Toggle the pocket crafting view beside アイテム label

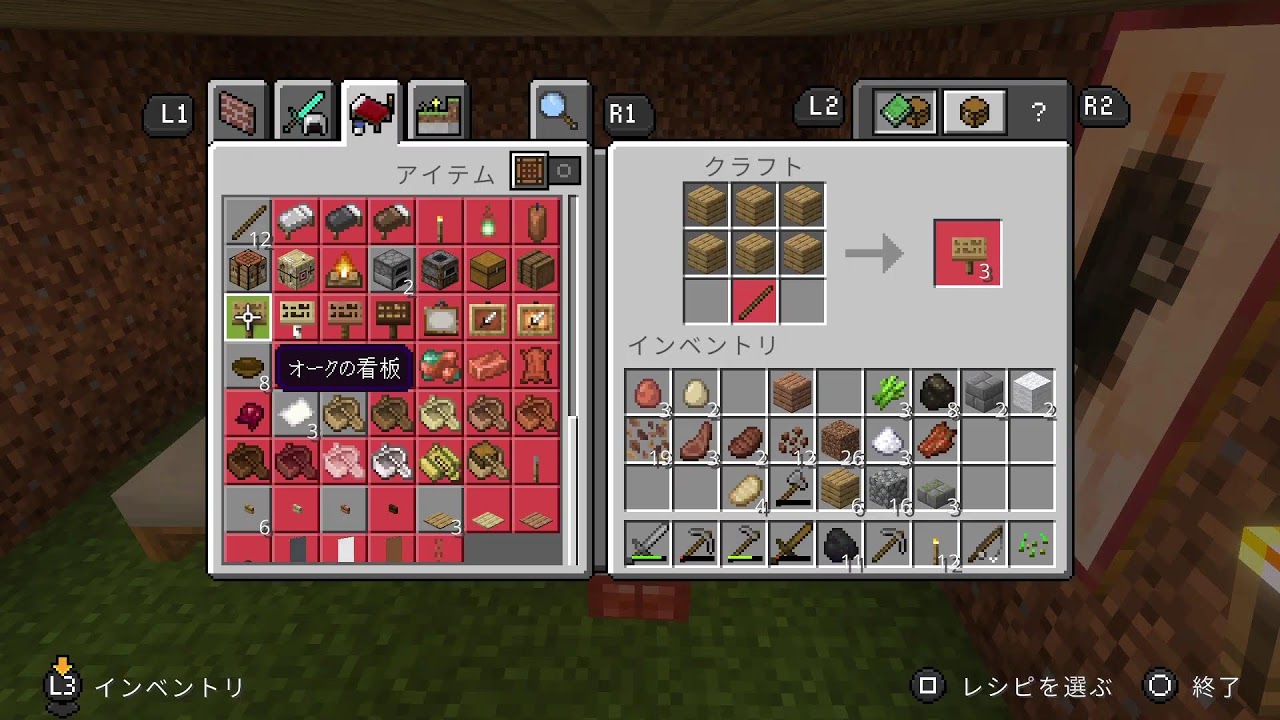point(565,171)
